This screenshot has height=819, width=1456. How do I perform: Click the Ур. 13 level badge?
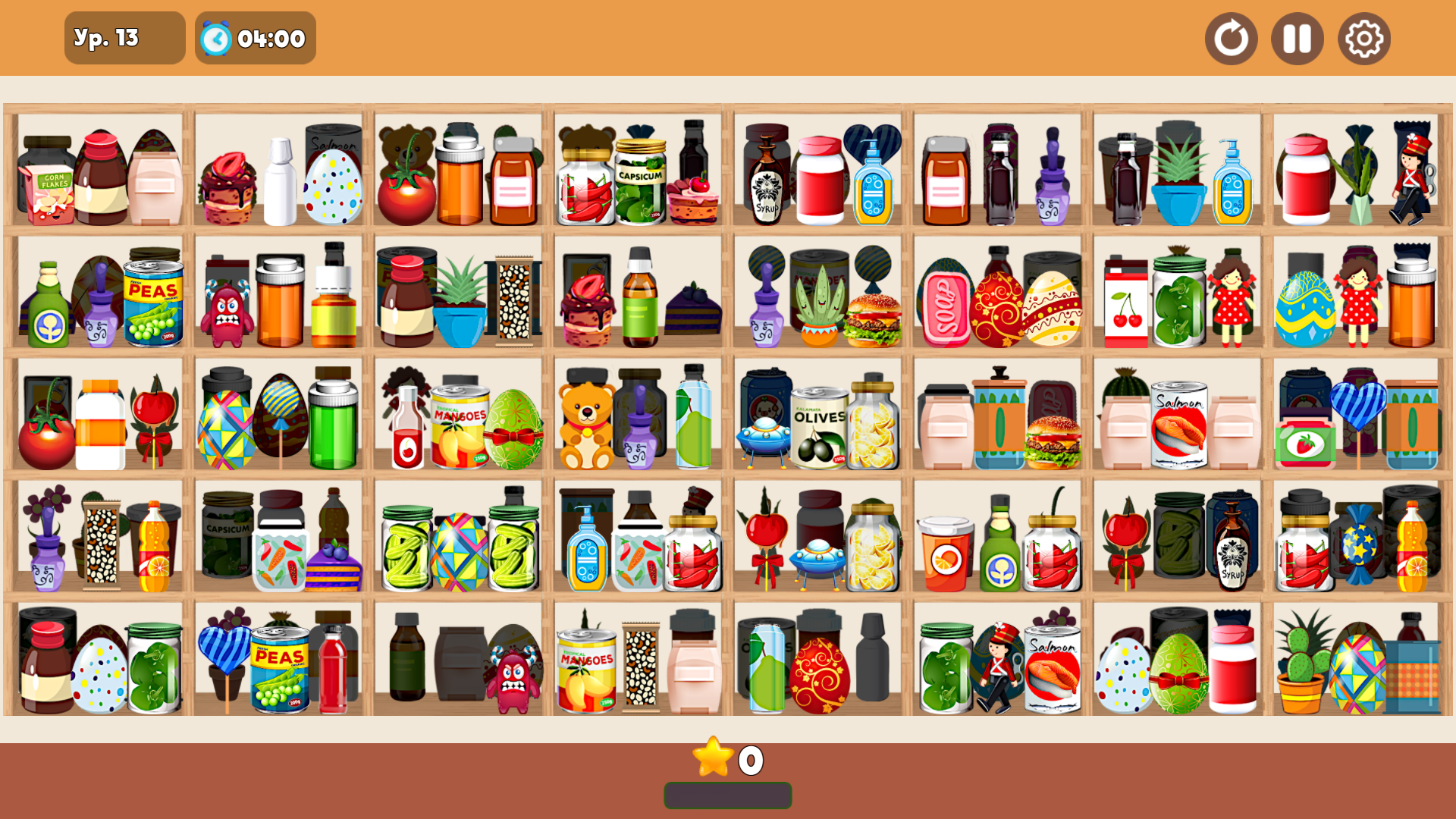click(x=124, y=37)
